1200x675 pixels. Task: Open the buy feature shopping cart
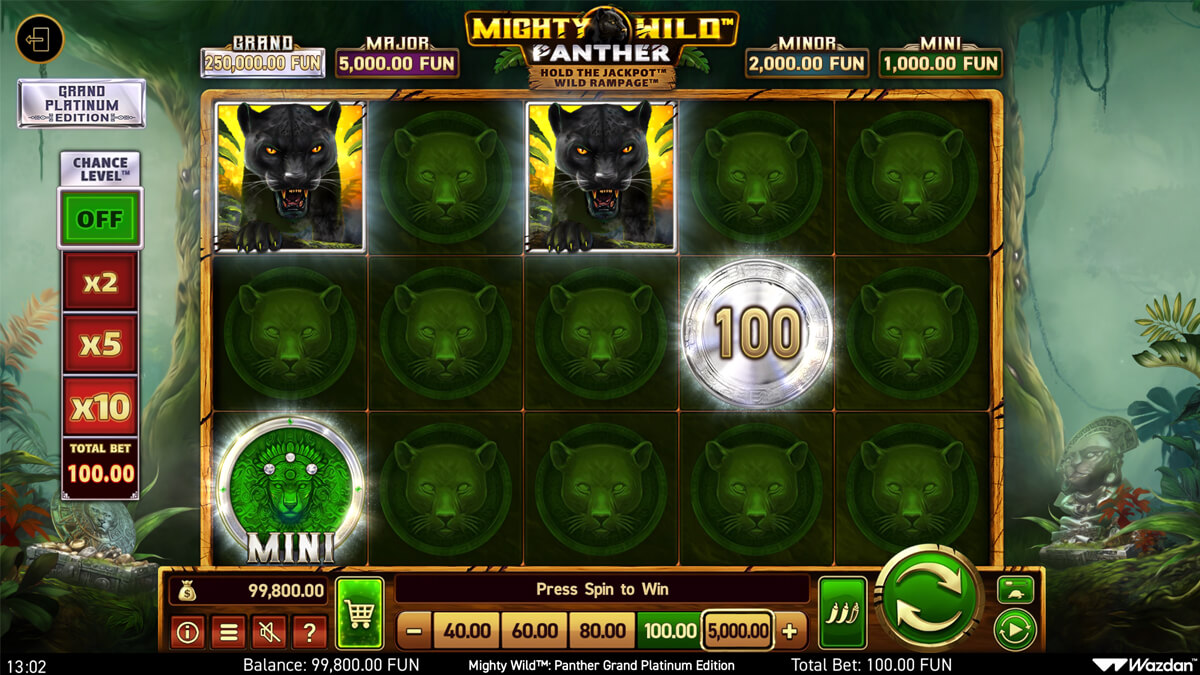[x=360, y=613]
